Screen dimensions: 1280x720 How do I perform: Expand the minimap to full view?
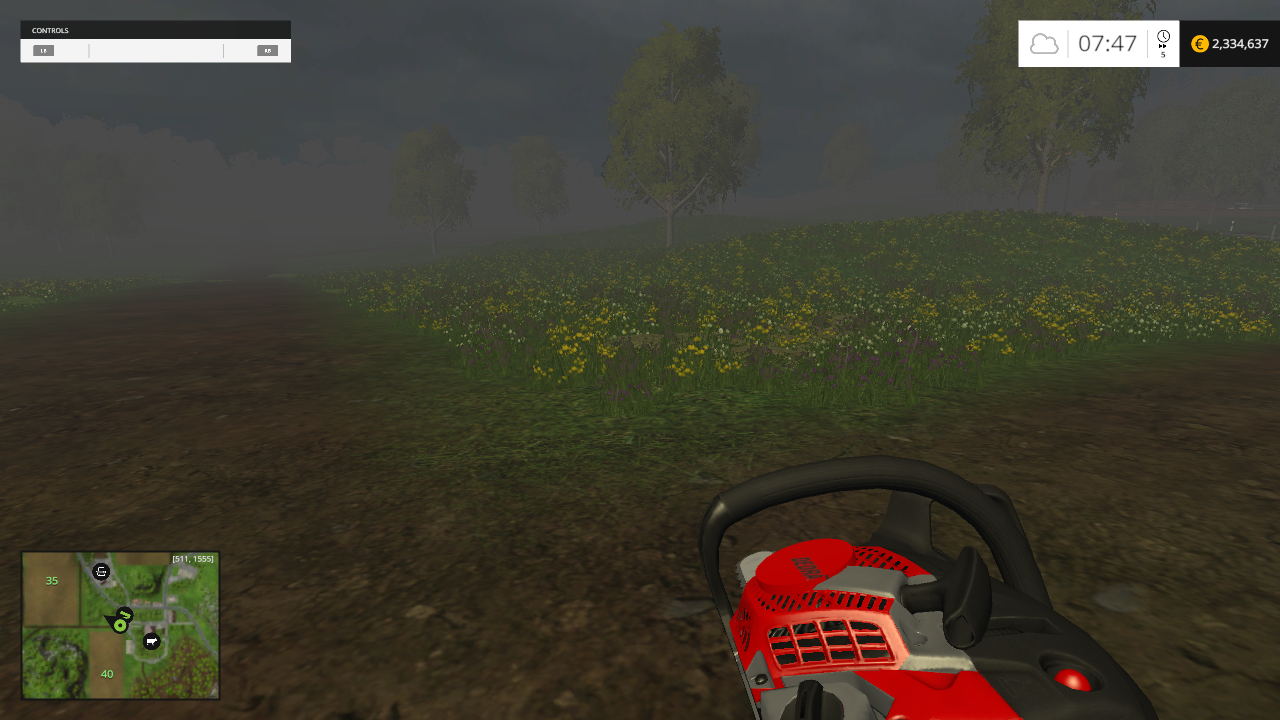click(x=120, y=626)
